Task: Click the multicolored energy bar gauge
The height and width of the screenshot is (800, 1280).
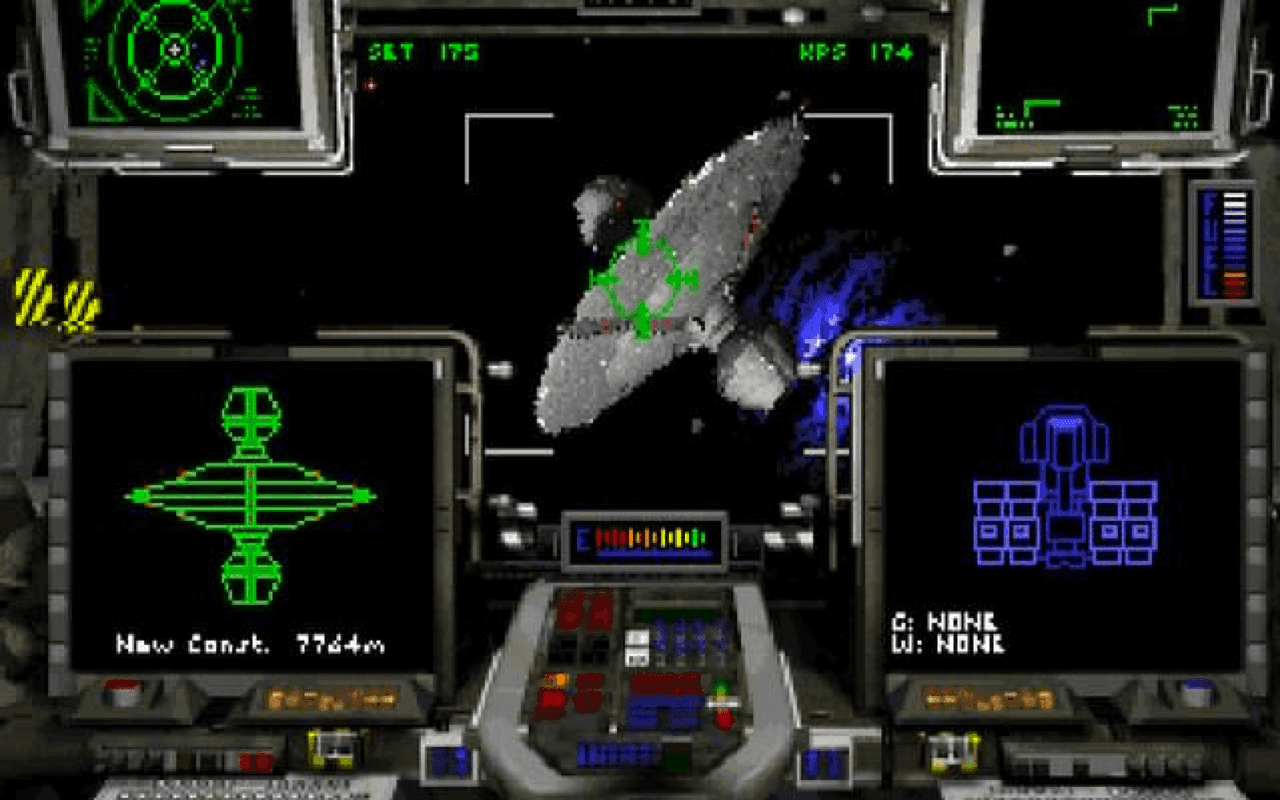Action: (645, 540)
